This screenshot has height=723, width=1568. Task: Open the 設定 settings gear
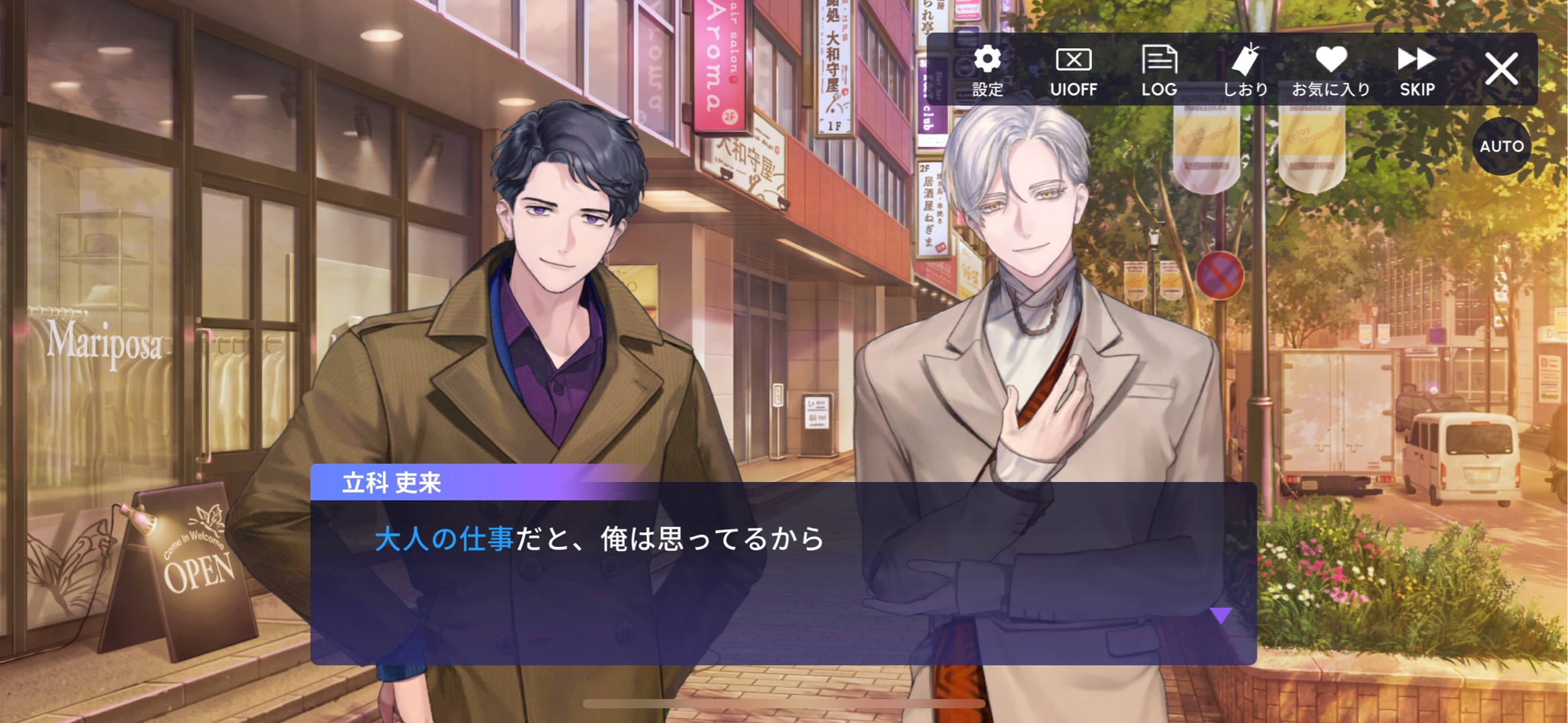point(988,70)
